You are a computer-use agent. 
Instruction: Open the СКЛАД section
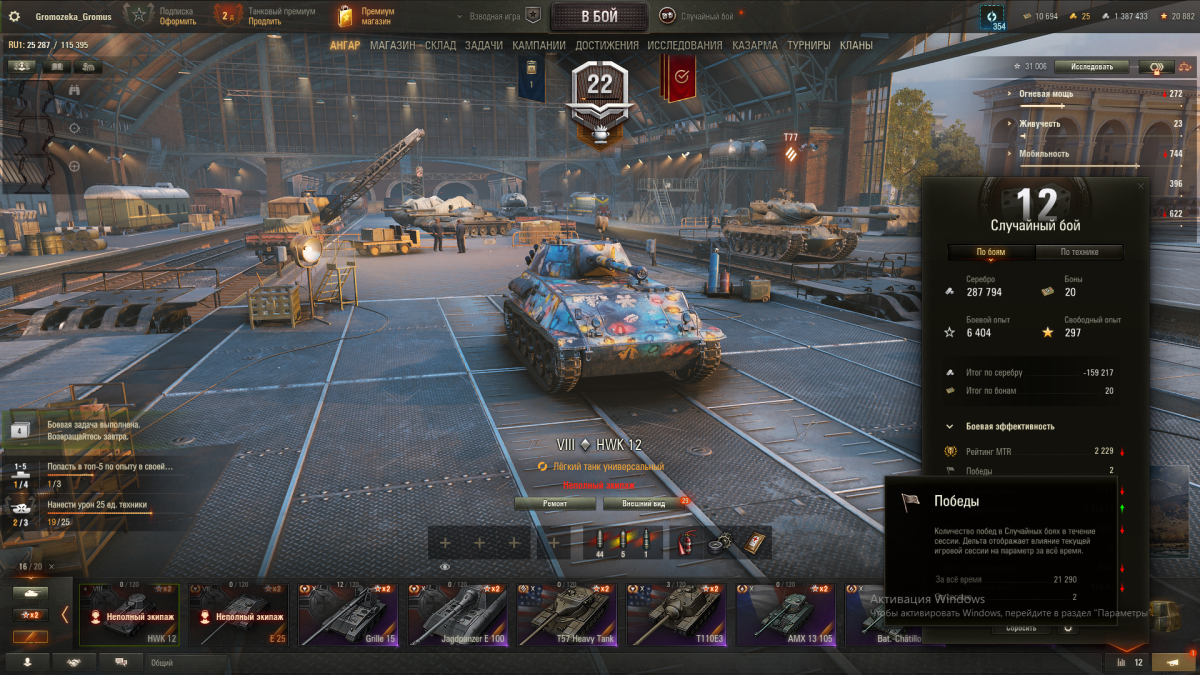[440, 45]
